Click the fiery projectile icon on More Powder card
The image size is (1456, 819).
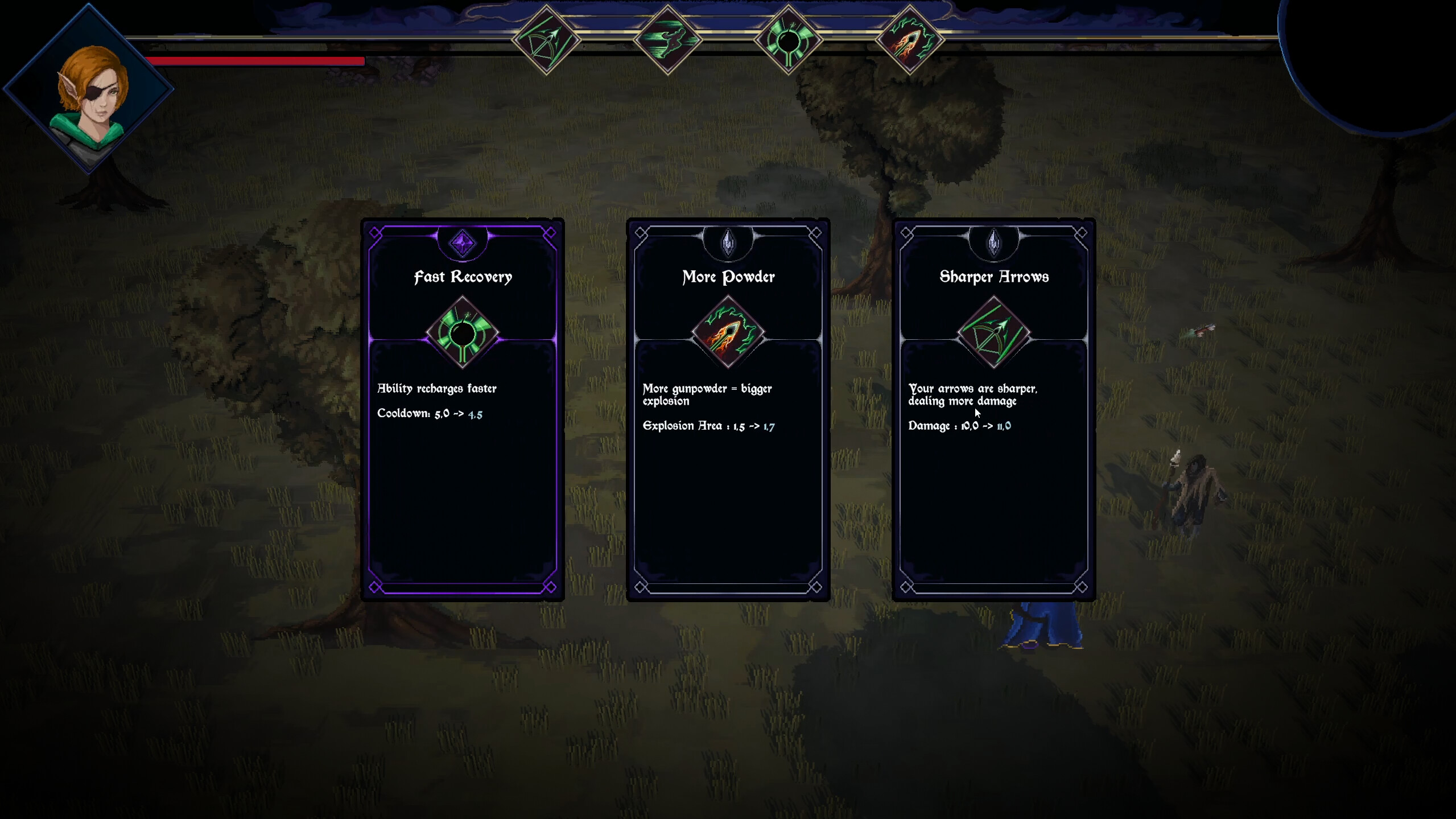(728, 332)
